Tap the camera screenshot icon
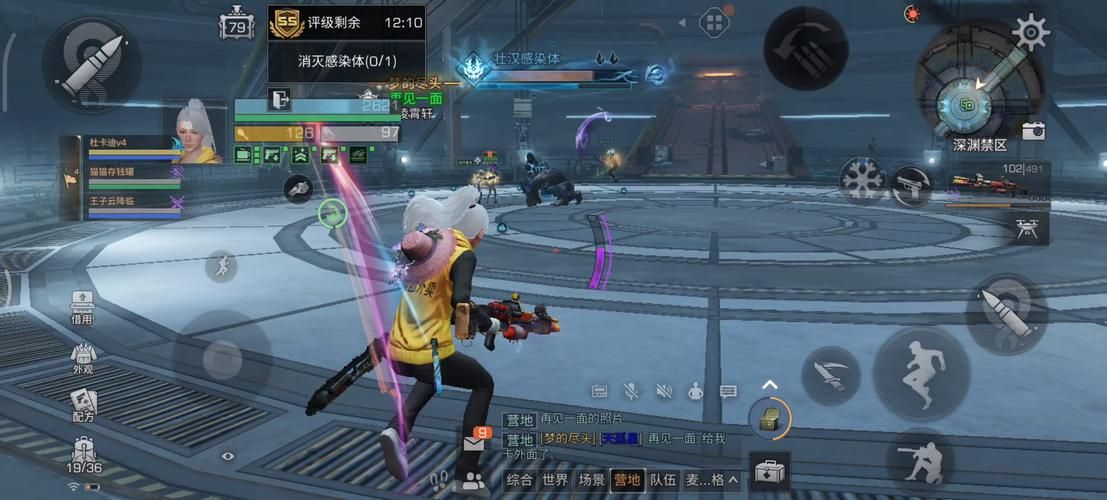Image resolution: width=1107 pixels, height=500 pixels. coord(1033,131)
